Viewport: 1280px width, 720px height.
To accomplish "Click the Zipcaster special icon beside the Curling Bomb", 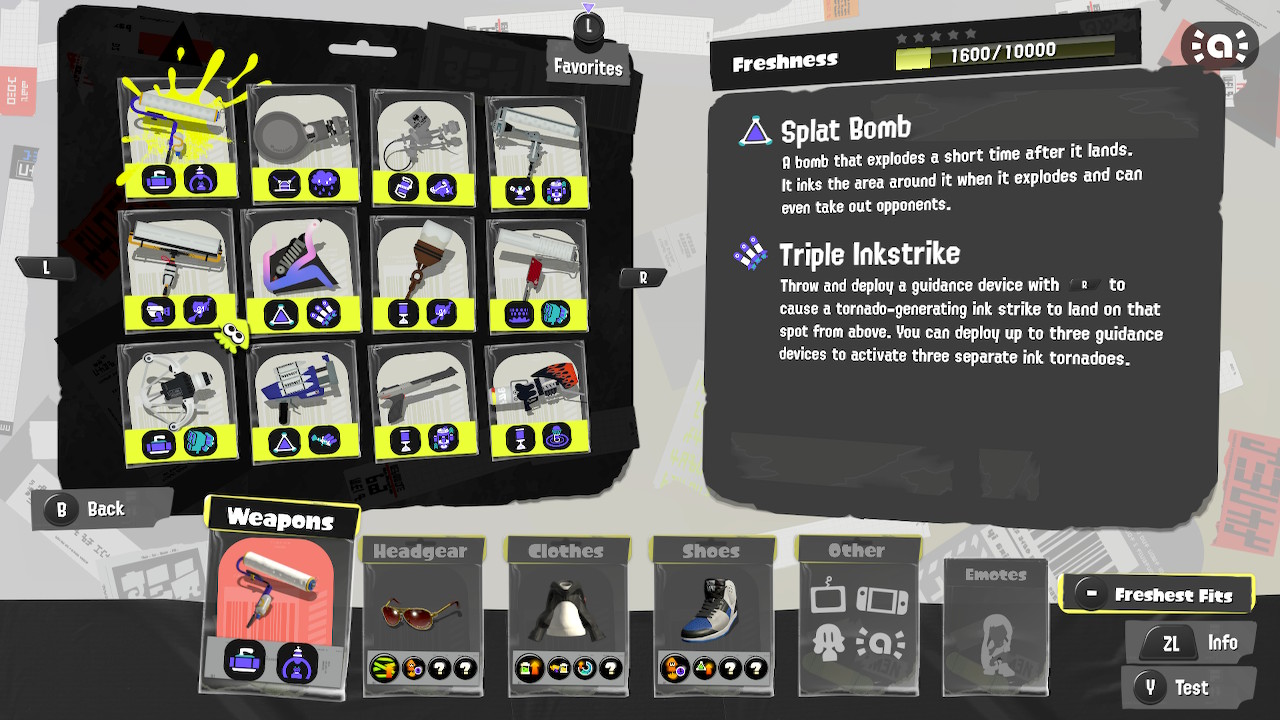I will (x=202, y=179).
